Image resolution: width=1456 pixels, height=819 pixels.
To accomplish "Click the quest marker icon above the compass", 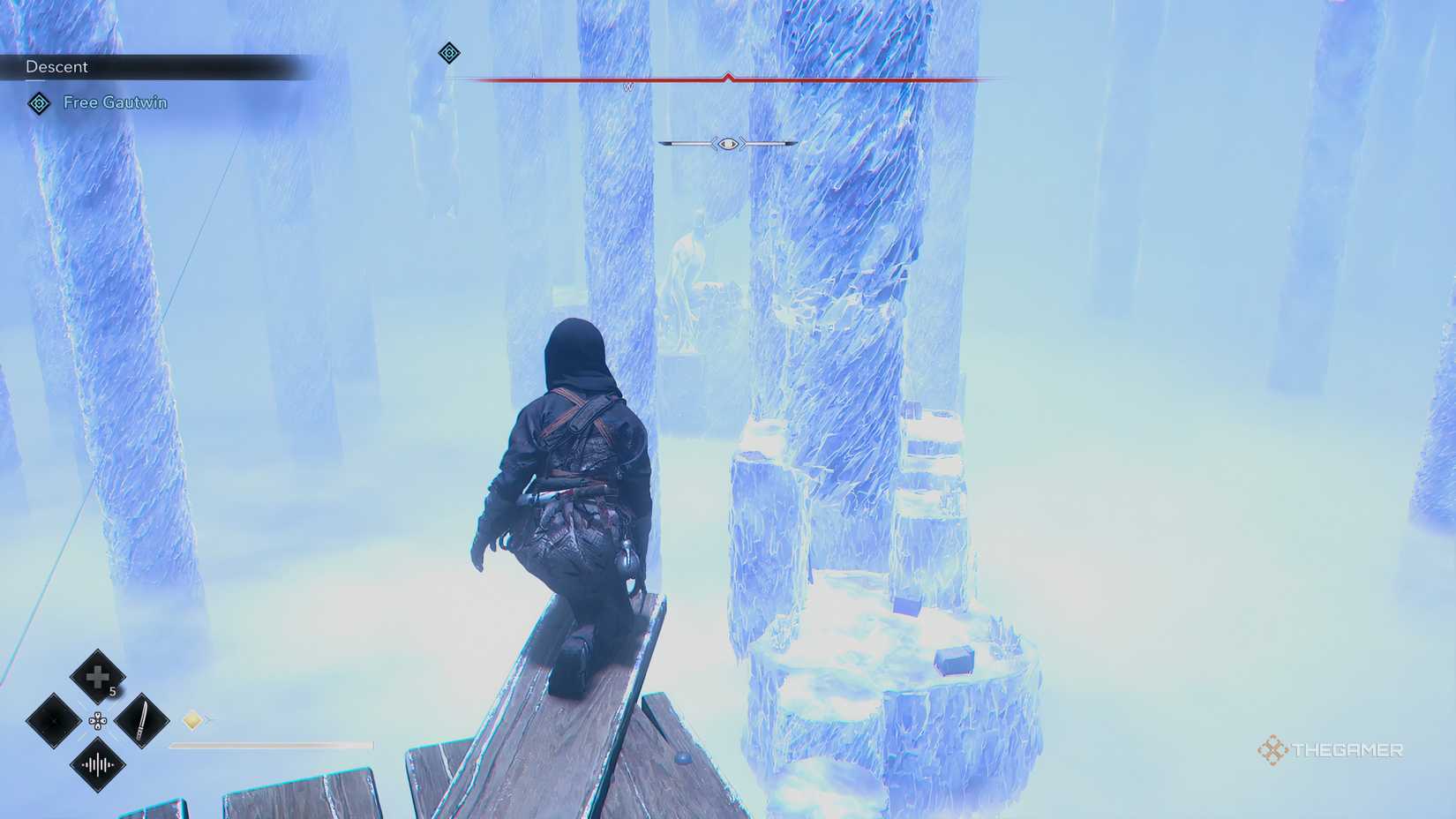I will [449, 53].
